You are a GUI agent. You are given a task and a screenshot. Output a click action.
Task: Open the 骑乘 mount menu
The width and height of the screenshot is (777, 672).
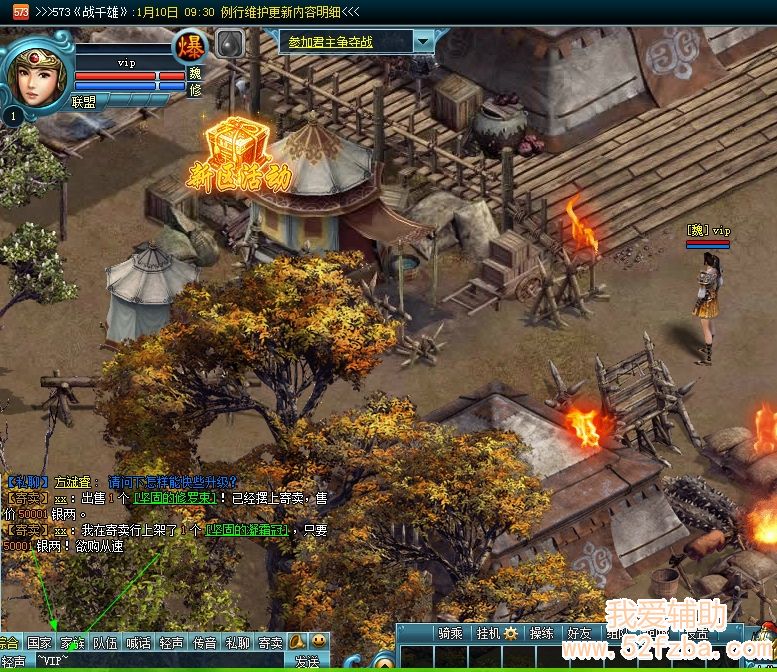pyautogui.click(x=451, y=633)
